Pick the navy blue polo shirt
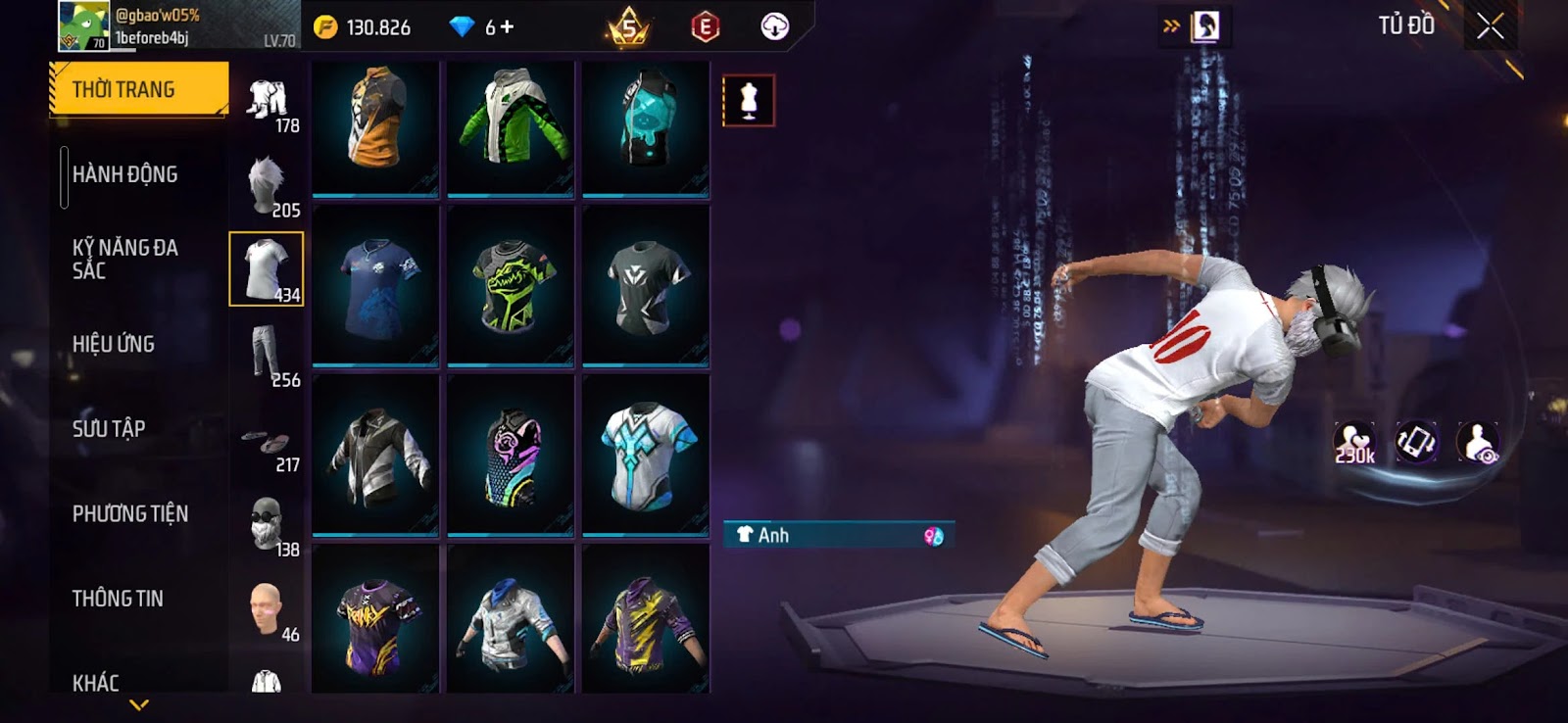 click(375, 286)
